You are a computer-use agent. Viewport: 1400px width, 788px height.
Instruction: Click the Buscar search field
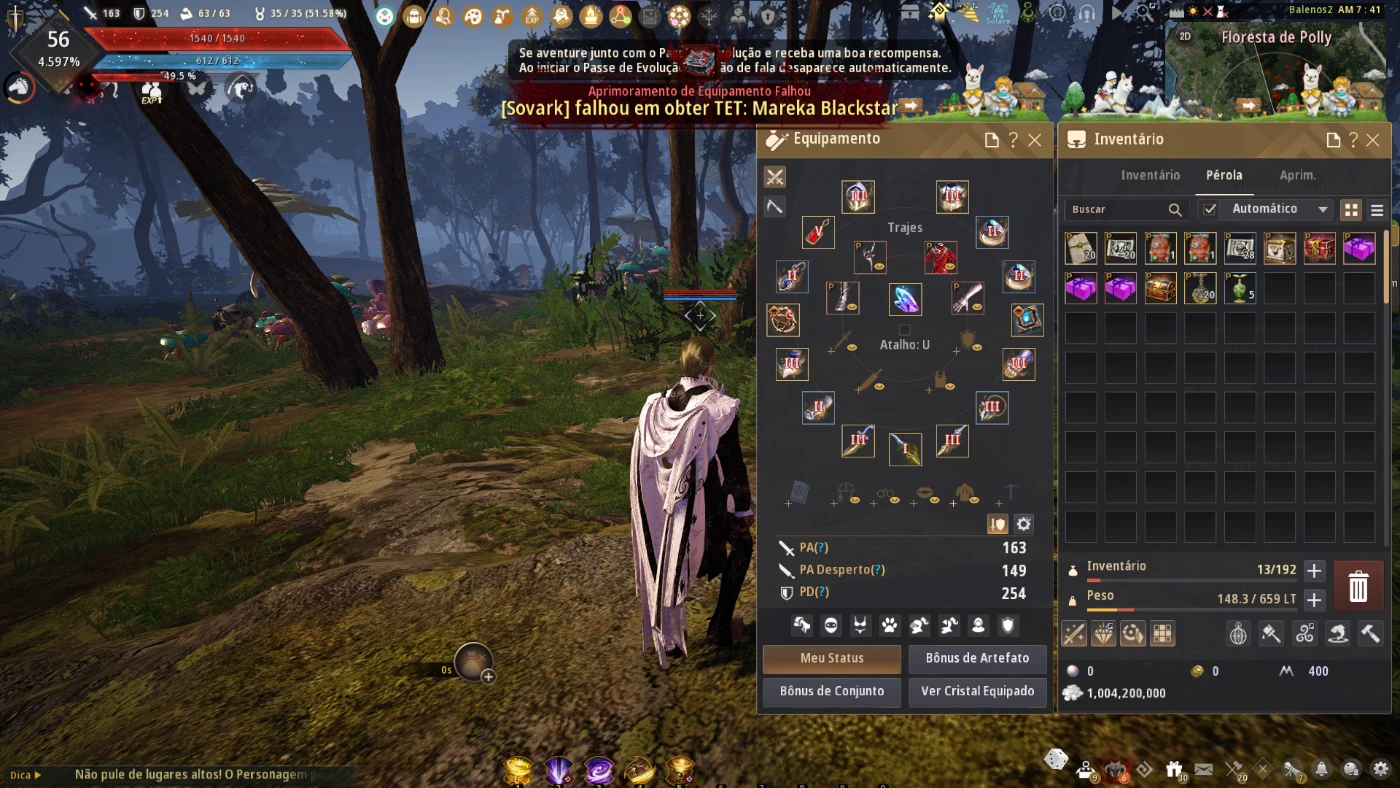pyautogui.click(x=1116, y=210)
